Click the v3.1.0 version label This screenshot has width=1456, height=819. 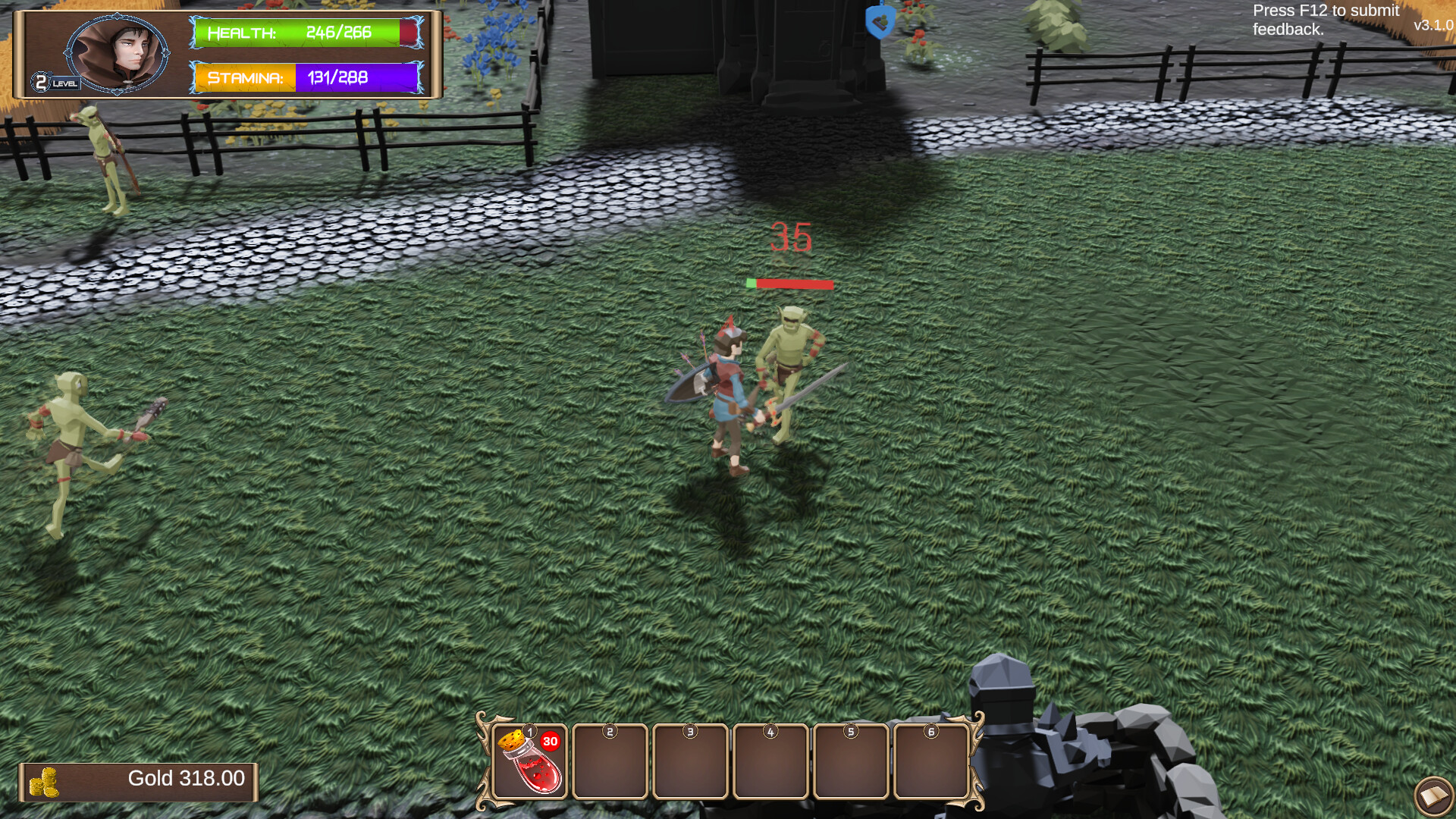click(1432, 25)
